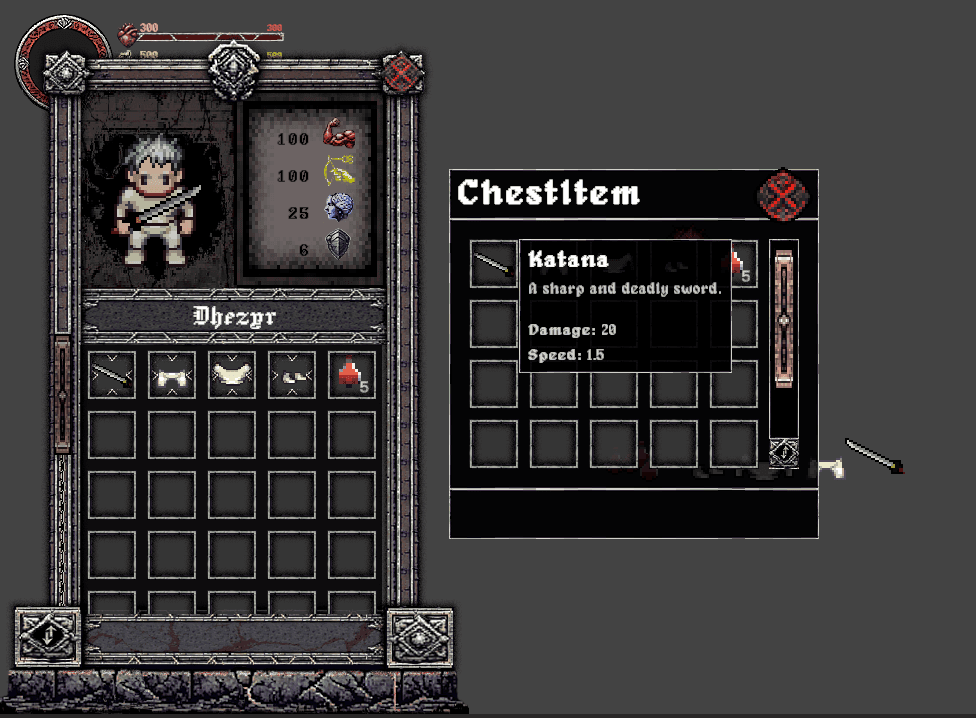976x718 pixels.
Task: Pick the white shirt armor slot
Action: click(172, 375)
